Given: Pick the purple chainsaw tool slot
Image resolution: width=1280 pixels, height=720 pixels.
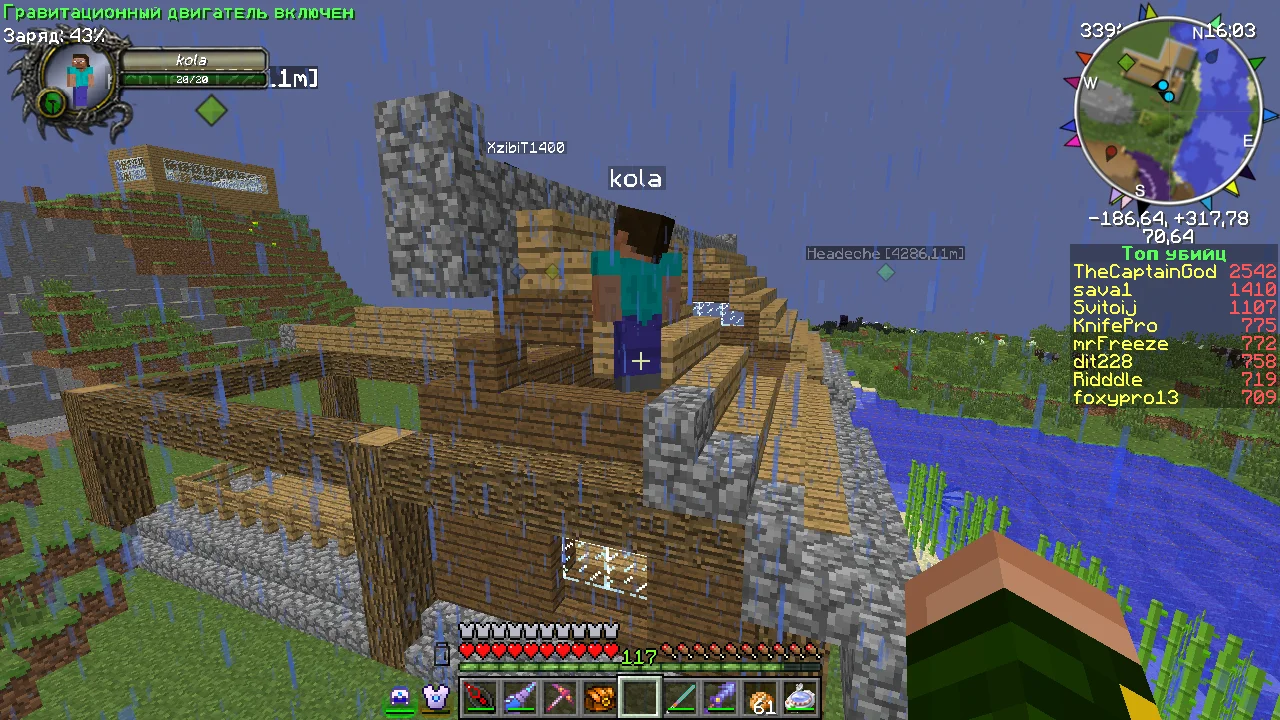Looking at the screenshot, I should point(720,696).
